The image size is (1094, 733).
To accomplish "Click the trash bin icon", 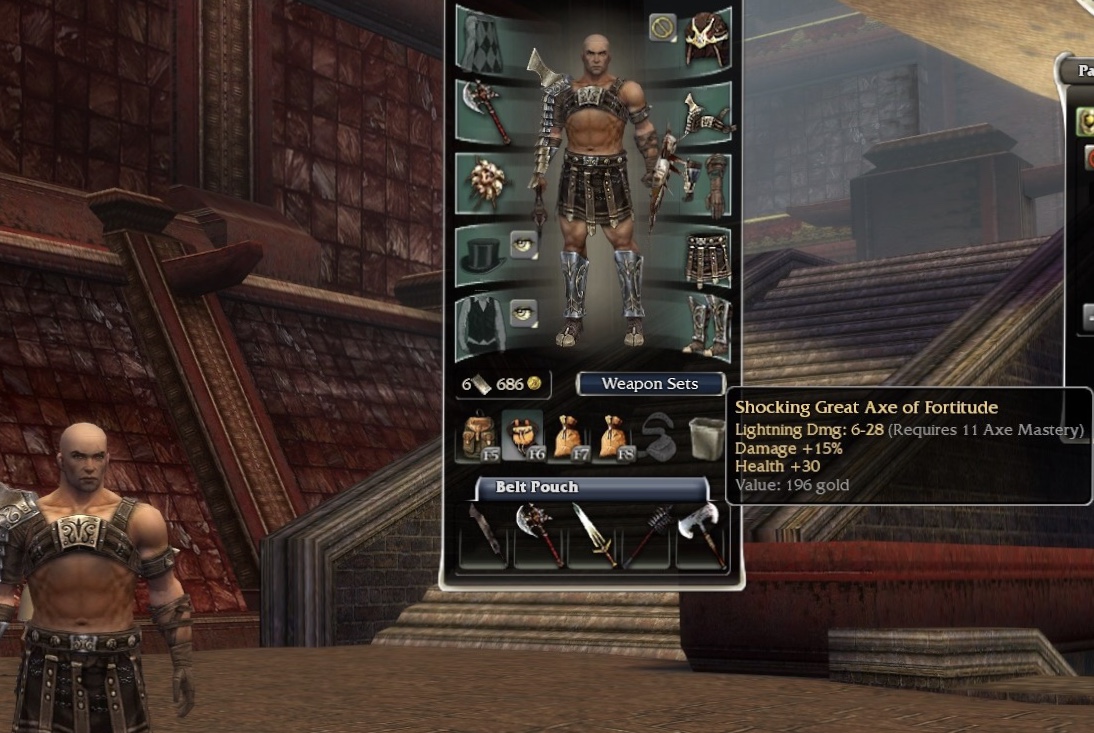I will click(x=705, y=437).
